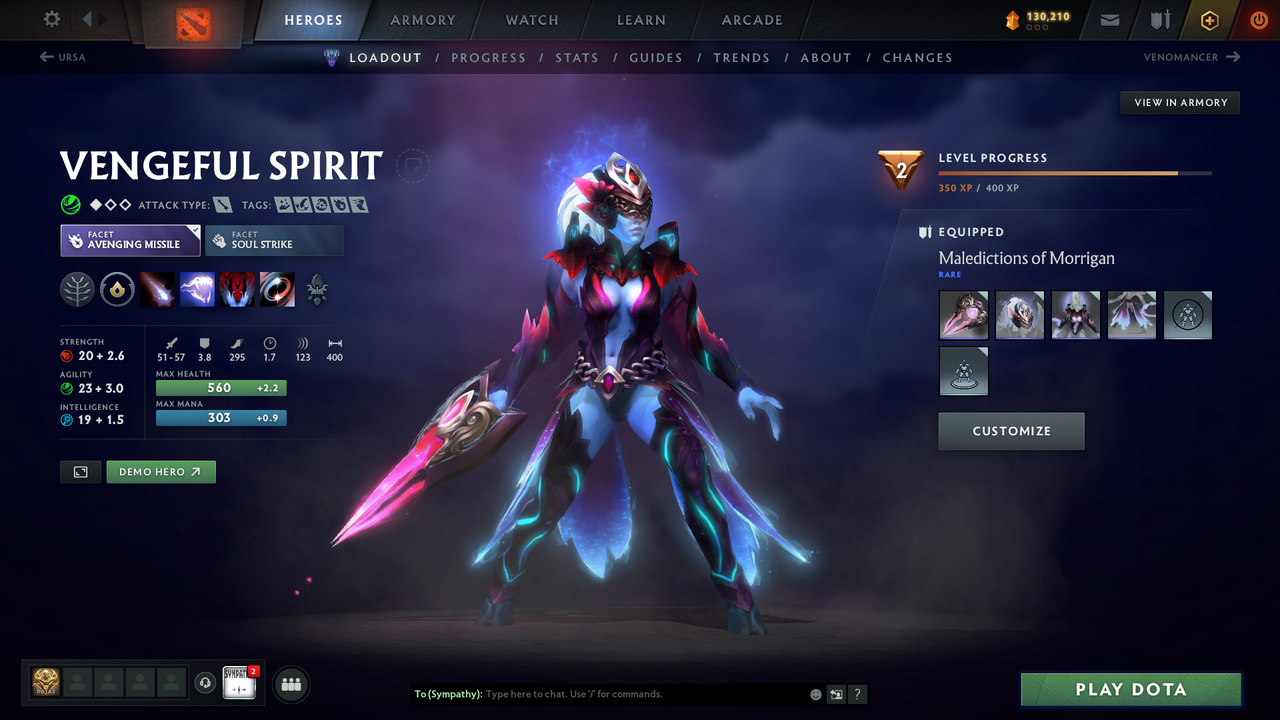The image size is (1280, 720).
Task: Open the Nether Swap ability icon
Action: pyautogui.click(x=277, y=289)
